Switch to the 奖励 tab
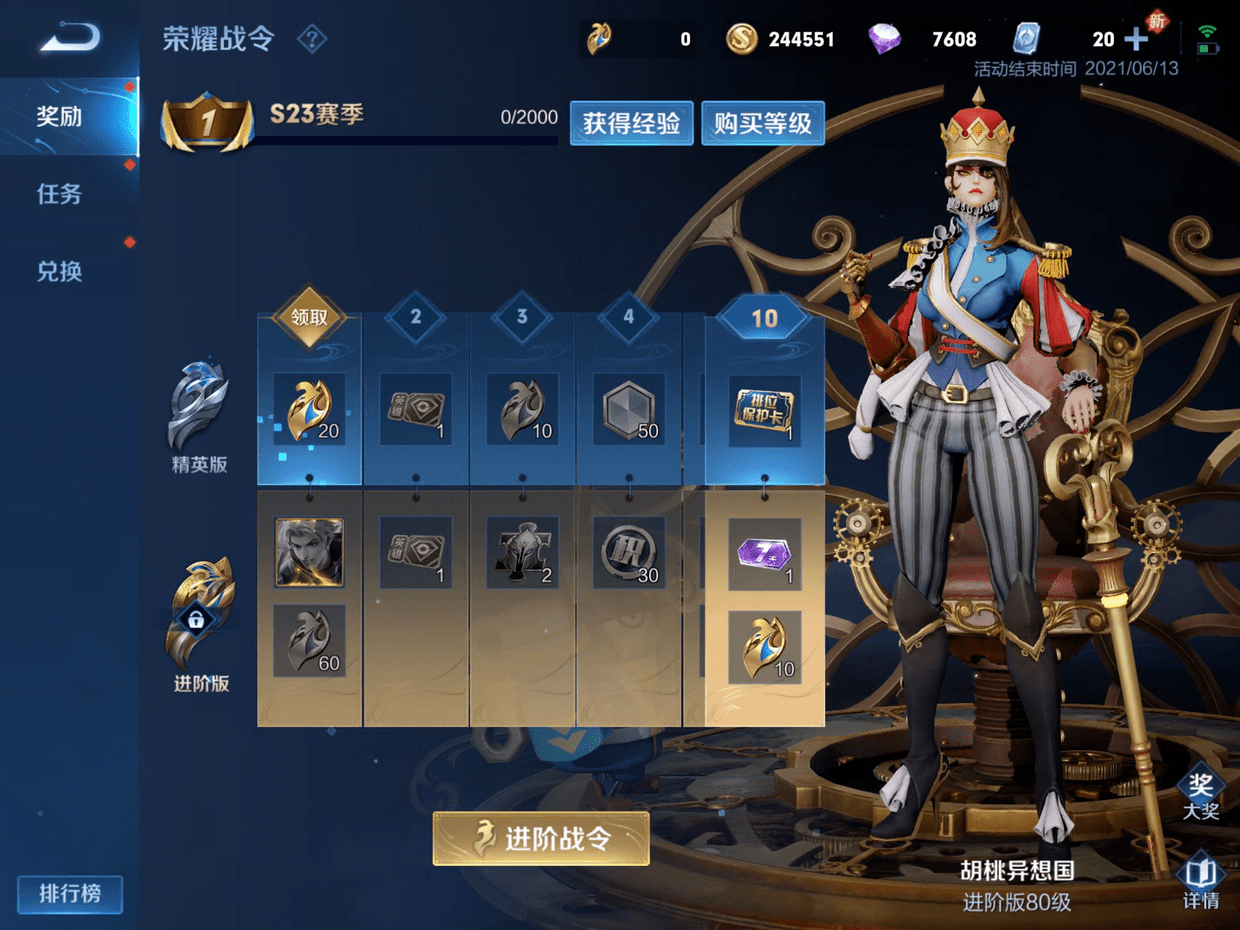1240x930 pixels. pyautogui.click(x=60, y=117)
